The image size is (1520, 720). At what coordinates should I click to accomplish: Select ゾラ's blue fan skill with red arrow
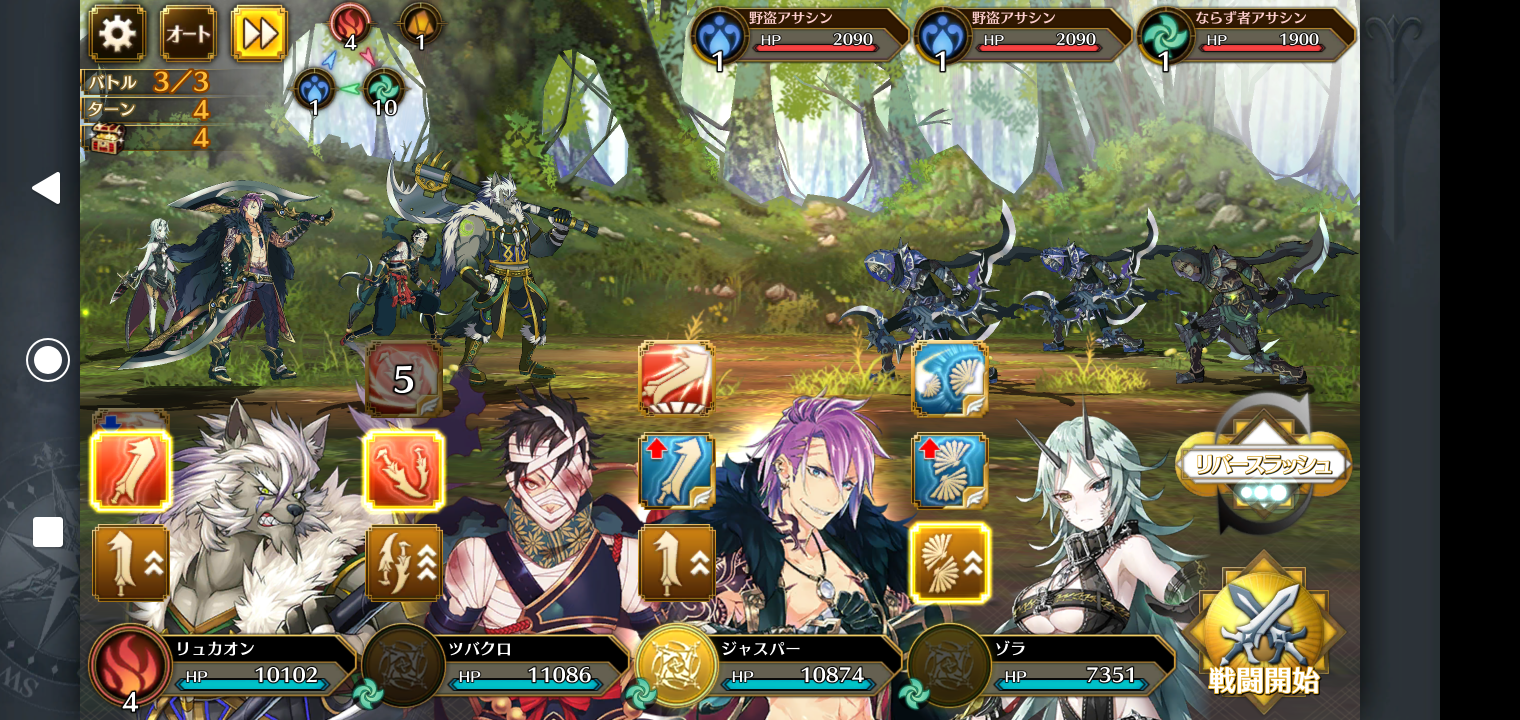click(x=950, y=470)
